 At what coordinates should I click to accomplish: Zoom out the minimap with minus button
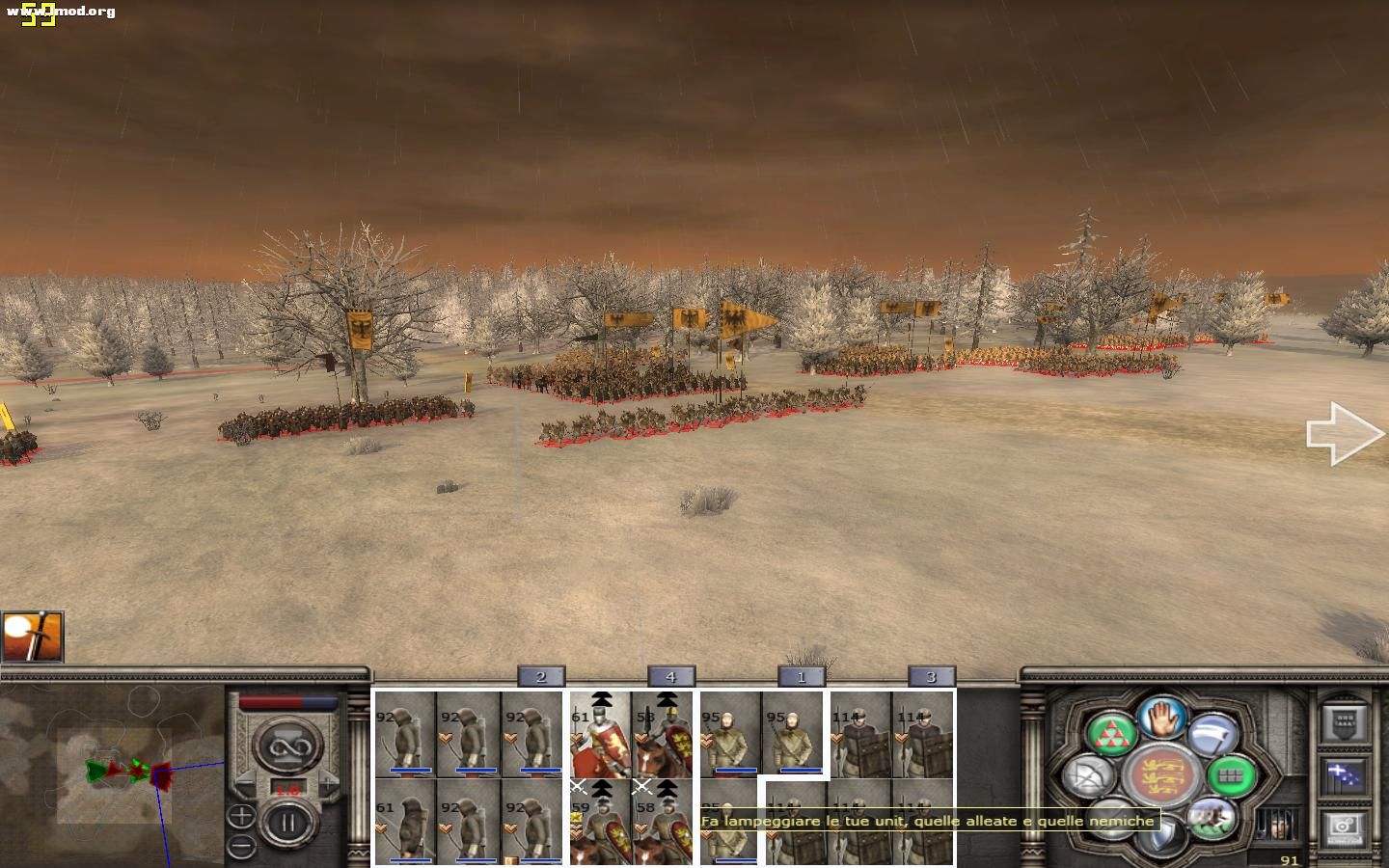[x=241, y=846]
